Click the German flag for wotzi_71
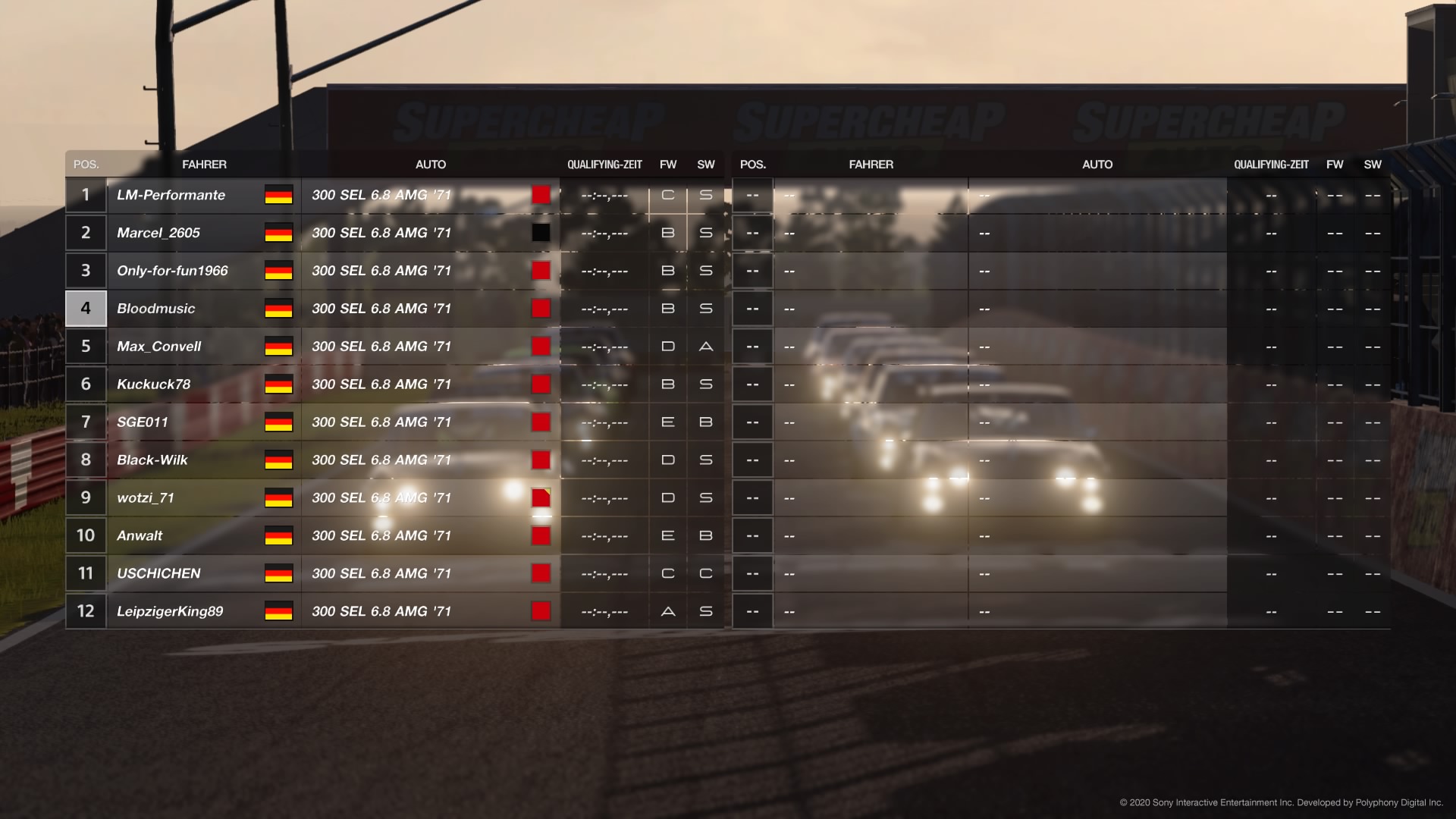The width and height of the screenshot is (1456, 819). click(278, 497)
